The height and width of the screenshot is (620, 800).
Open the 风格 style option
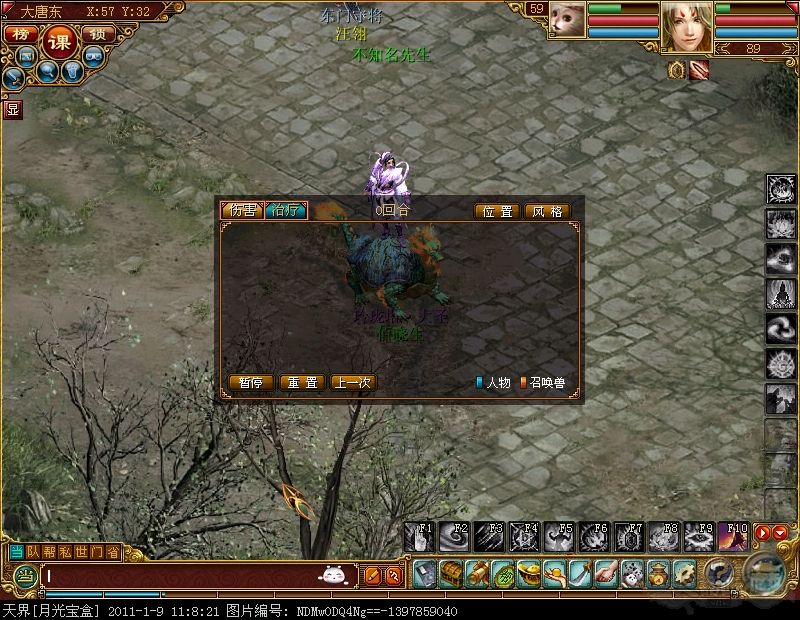(547, 212)
